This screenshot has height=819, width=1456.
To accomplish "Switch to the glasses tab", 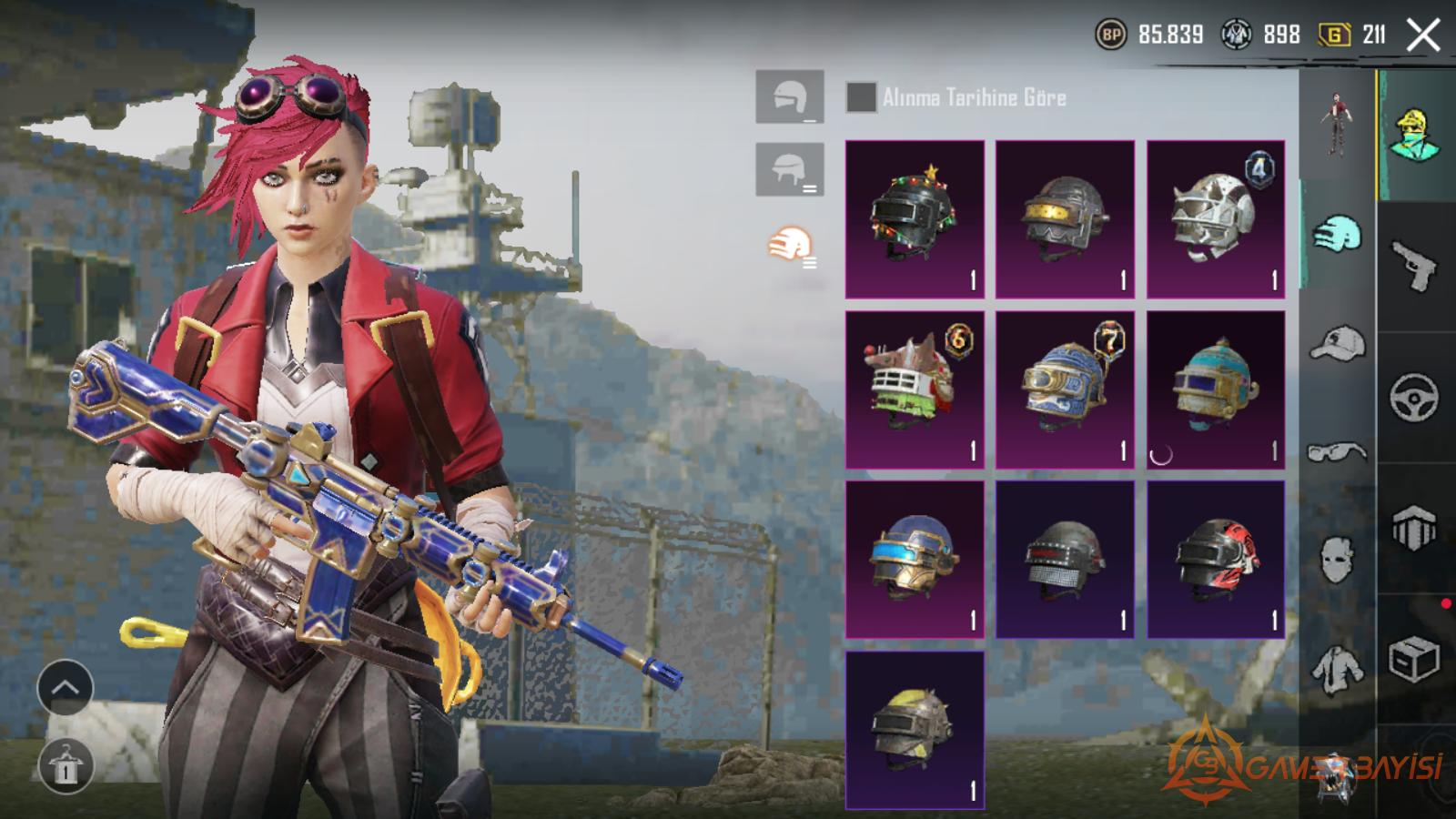I will tap(1337, 451).
